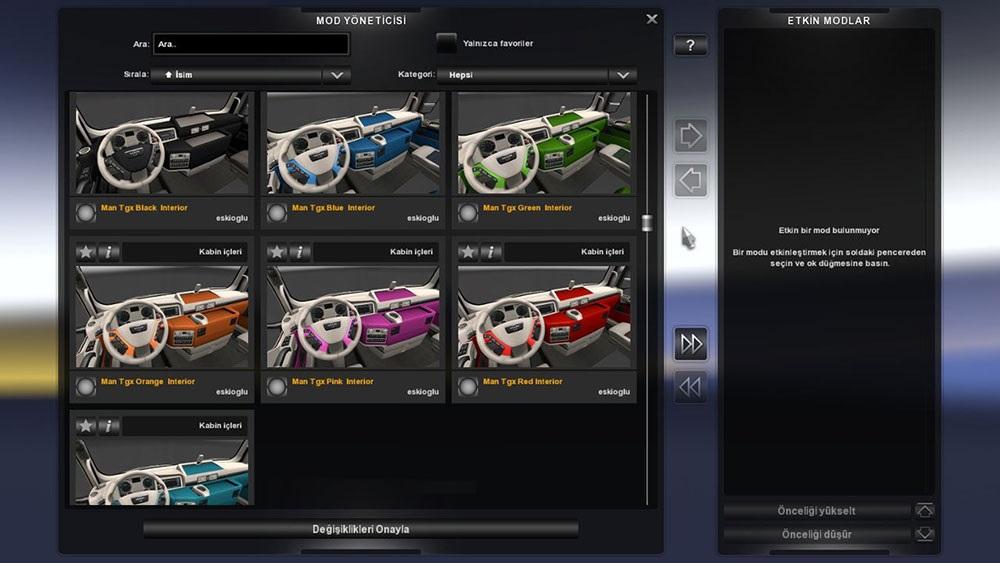The height and width of the screenshot is (563, 1000).
Task: Deactivate all mods with double left arrow
Action: (x=690, y=387)
